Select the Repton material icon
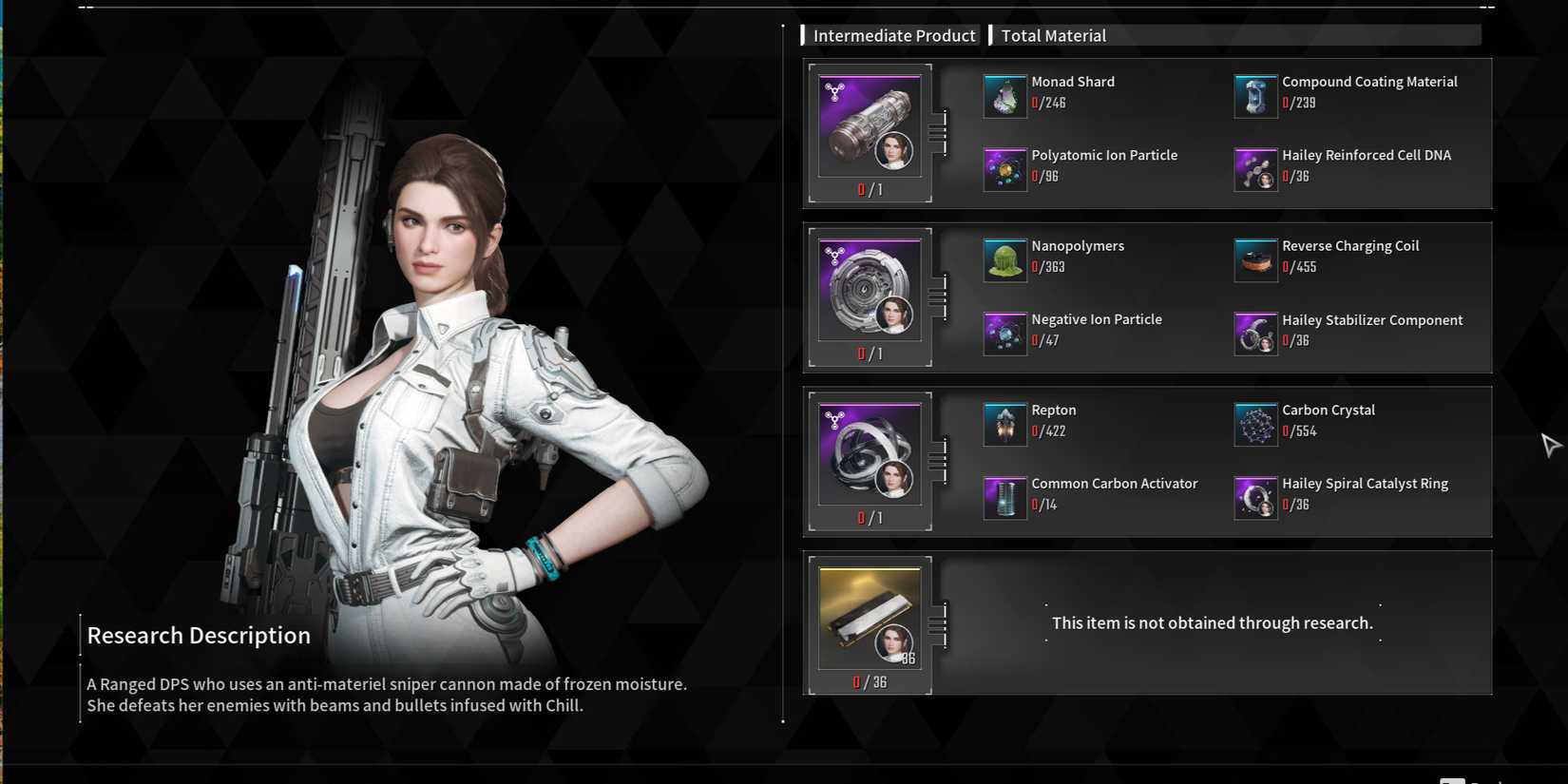The height and width of the screenshot is (784, 1568). click(x=1004, y=425)
